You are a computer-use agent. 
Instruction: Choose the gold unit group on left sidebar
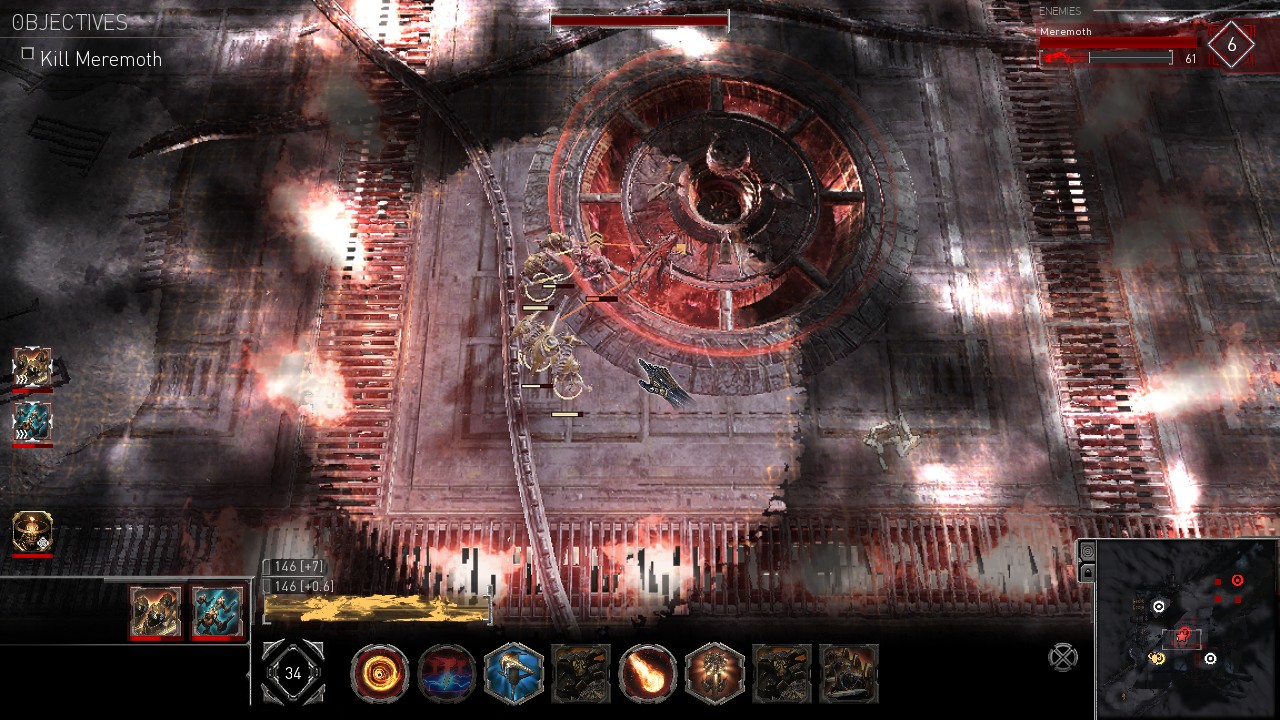pos(32,368)
